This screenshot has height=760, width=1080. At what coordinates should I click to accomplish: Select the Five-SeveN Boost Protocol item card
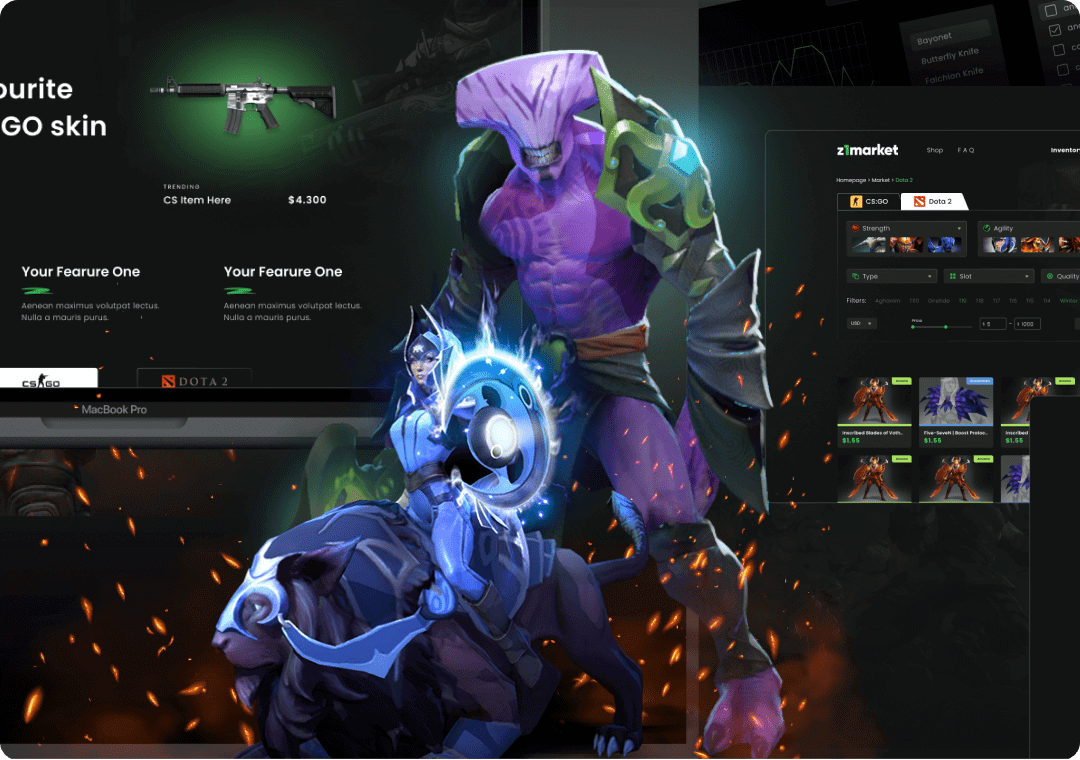[x=955, y=412]
